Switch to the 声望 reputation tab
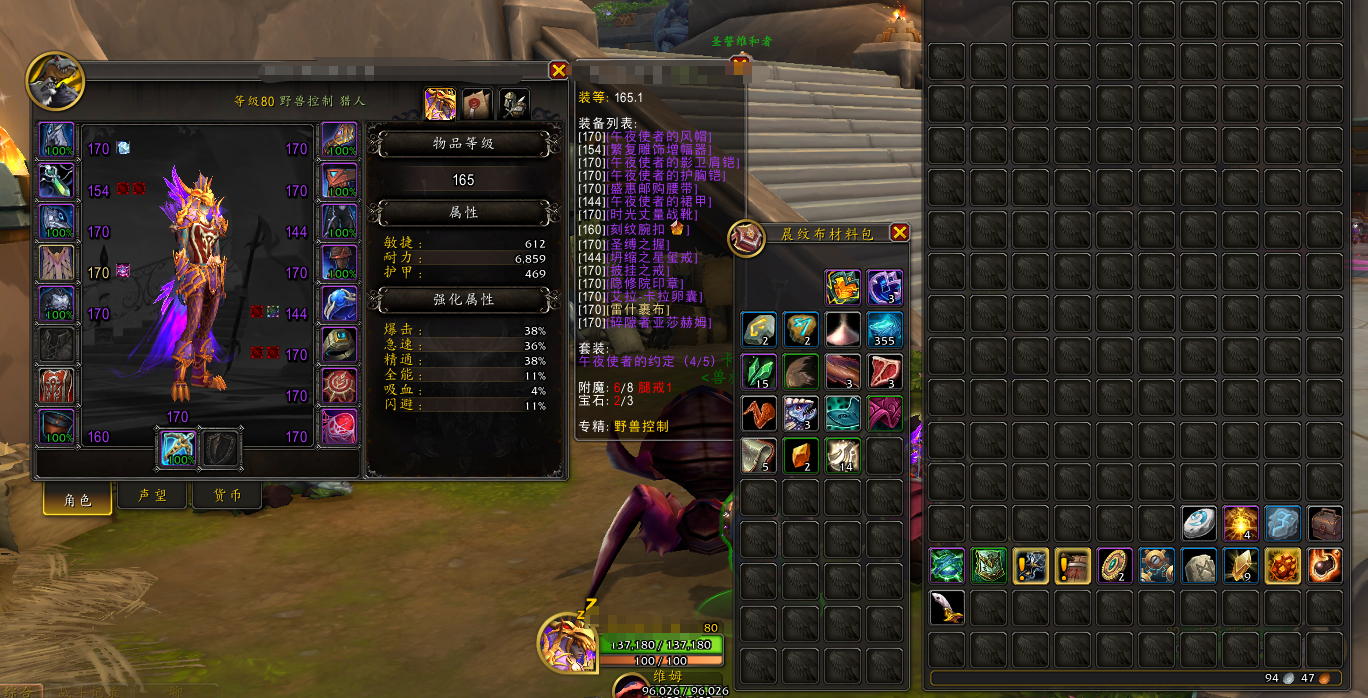Image resolution: width=1368 pixels, height=698 pixels. click(153, 496)
